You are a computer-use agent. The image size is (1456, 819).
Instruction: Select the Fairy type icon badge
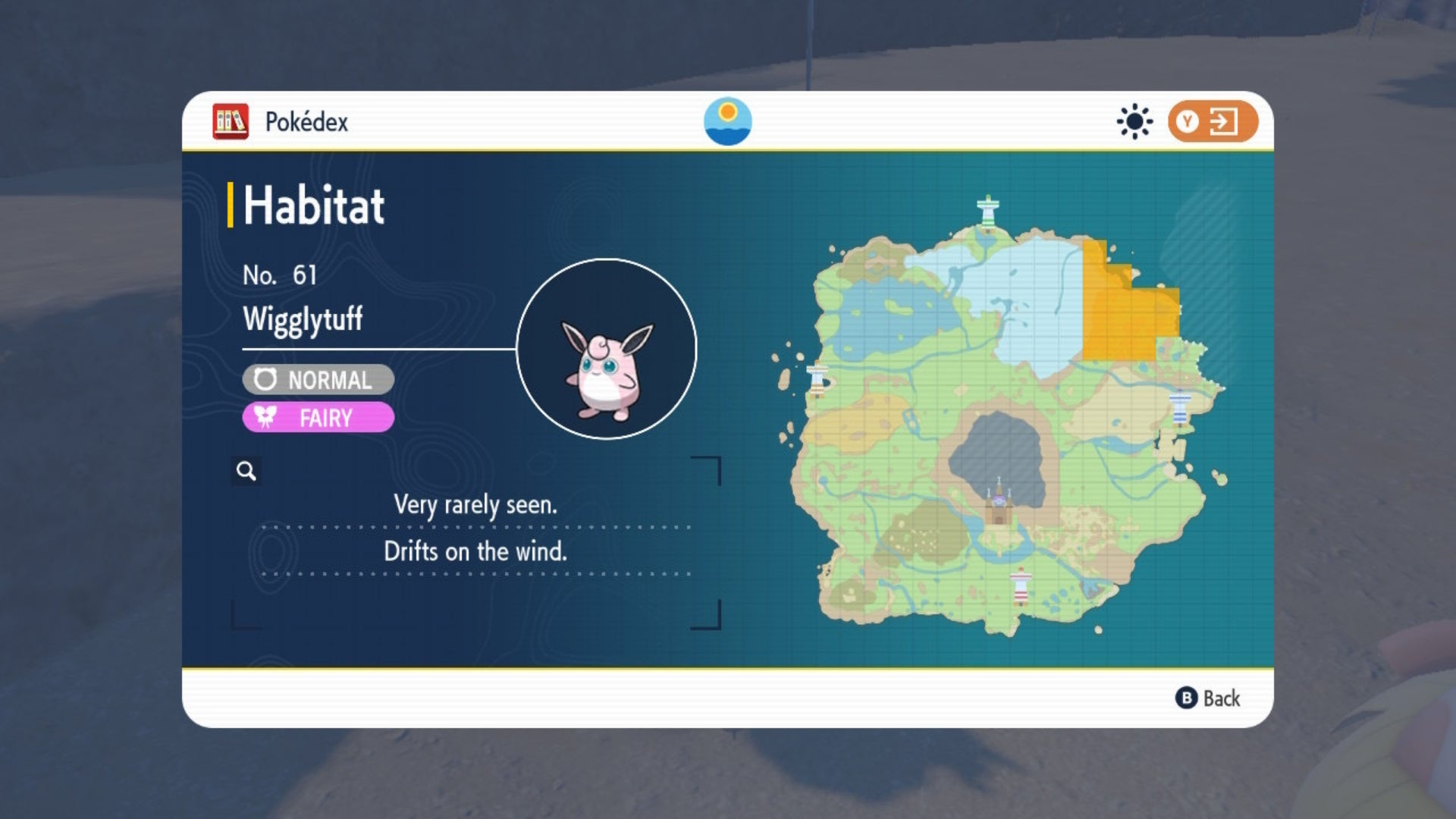click(265, 418)
